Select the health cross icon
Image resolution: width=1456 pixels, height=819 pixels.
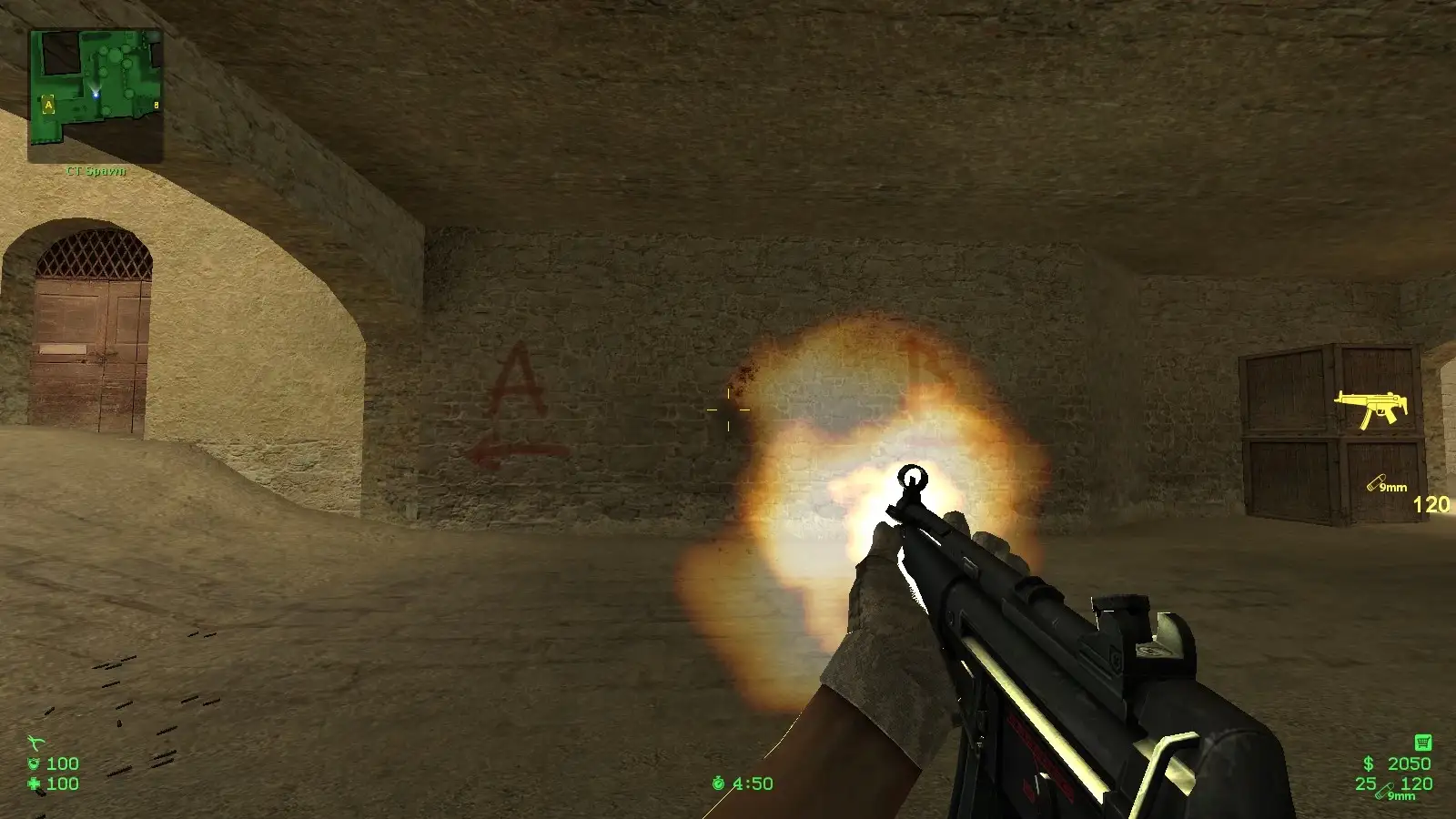tap(34, 784)
